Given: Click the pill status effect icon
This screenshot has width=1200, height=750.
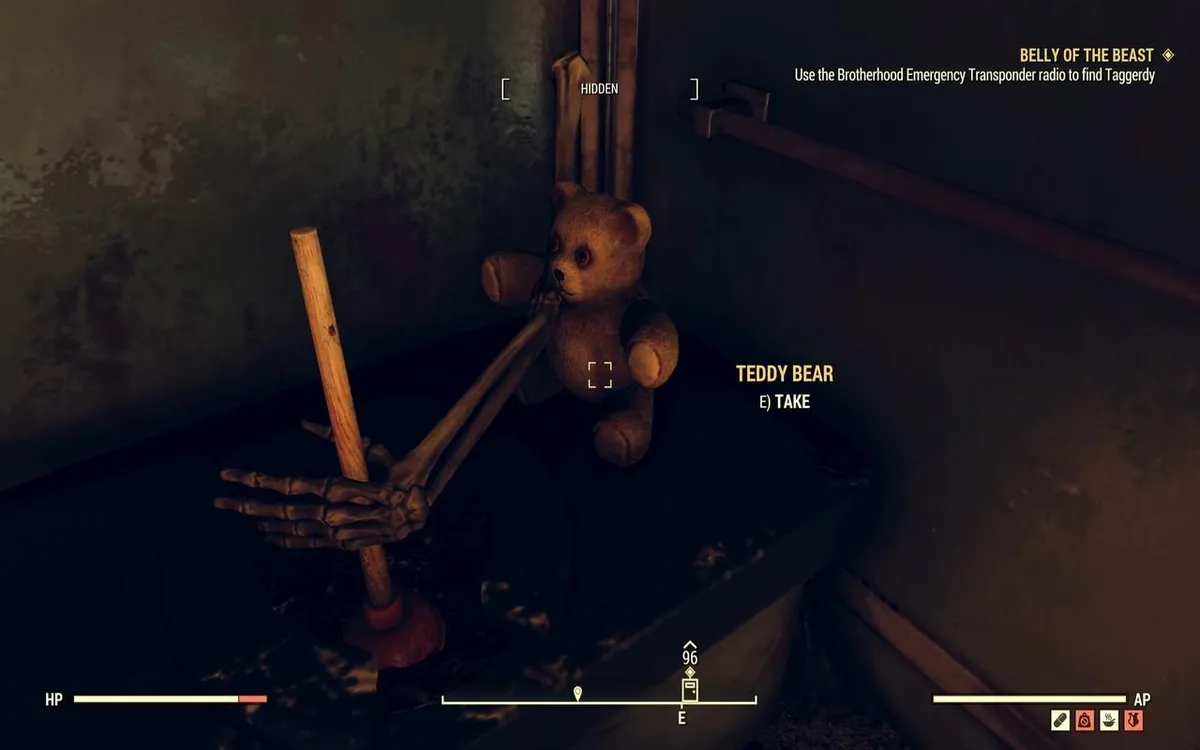Looking at the screenshot, I should [x=1060, y=720].
